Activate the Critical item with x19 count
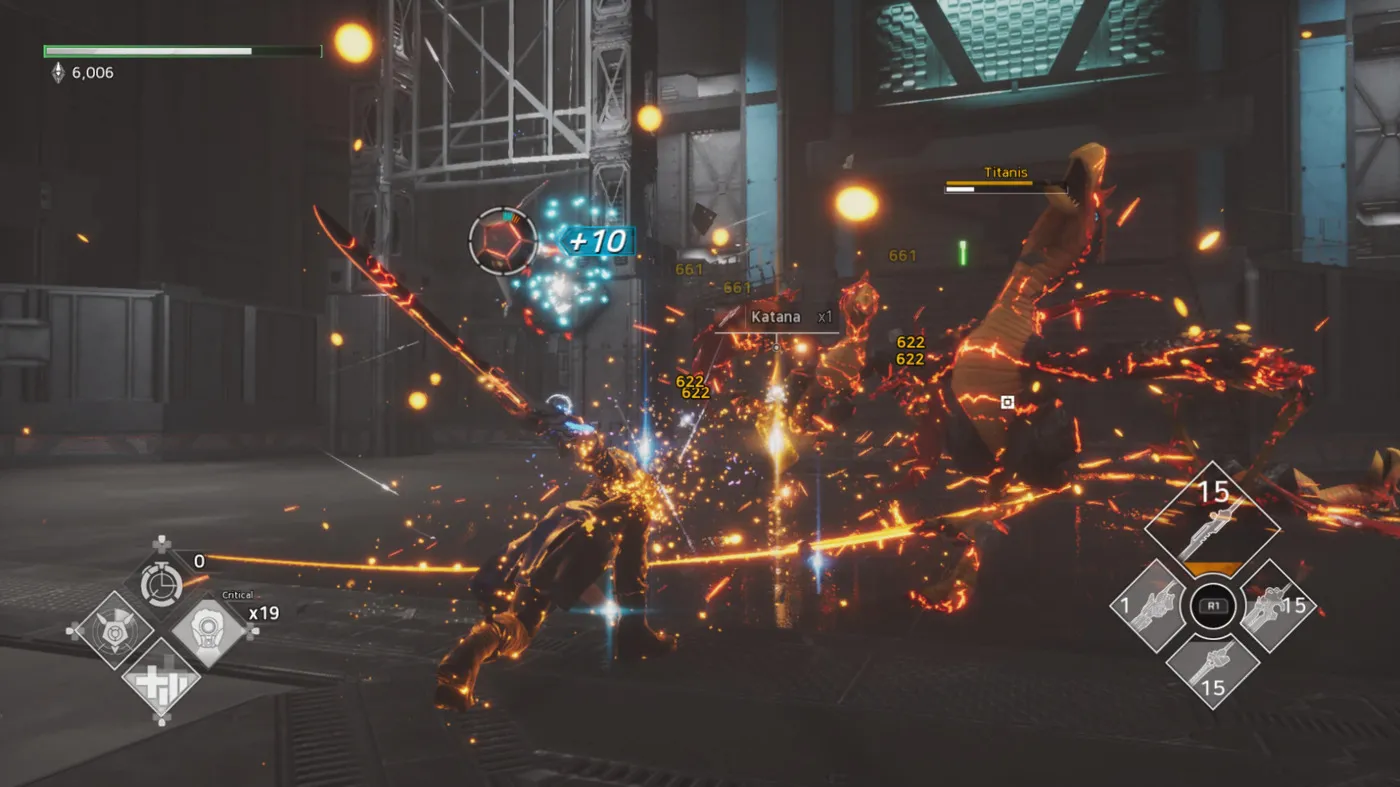 208,631
